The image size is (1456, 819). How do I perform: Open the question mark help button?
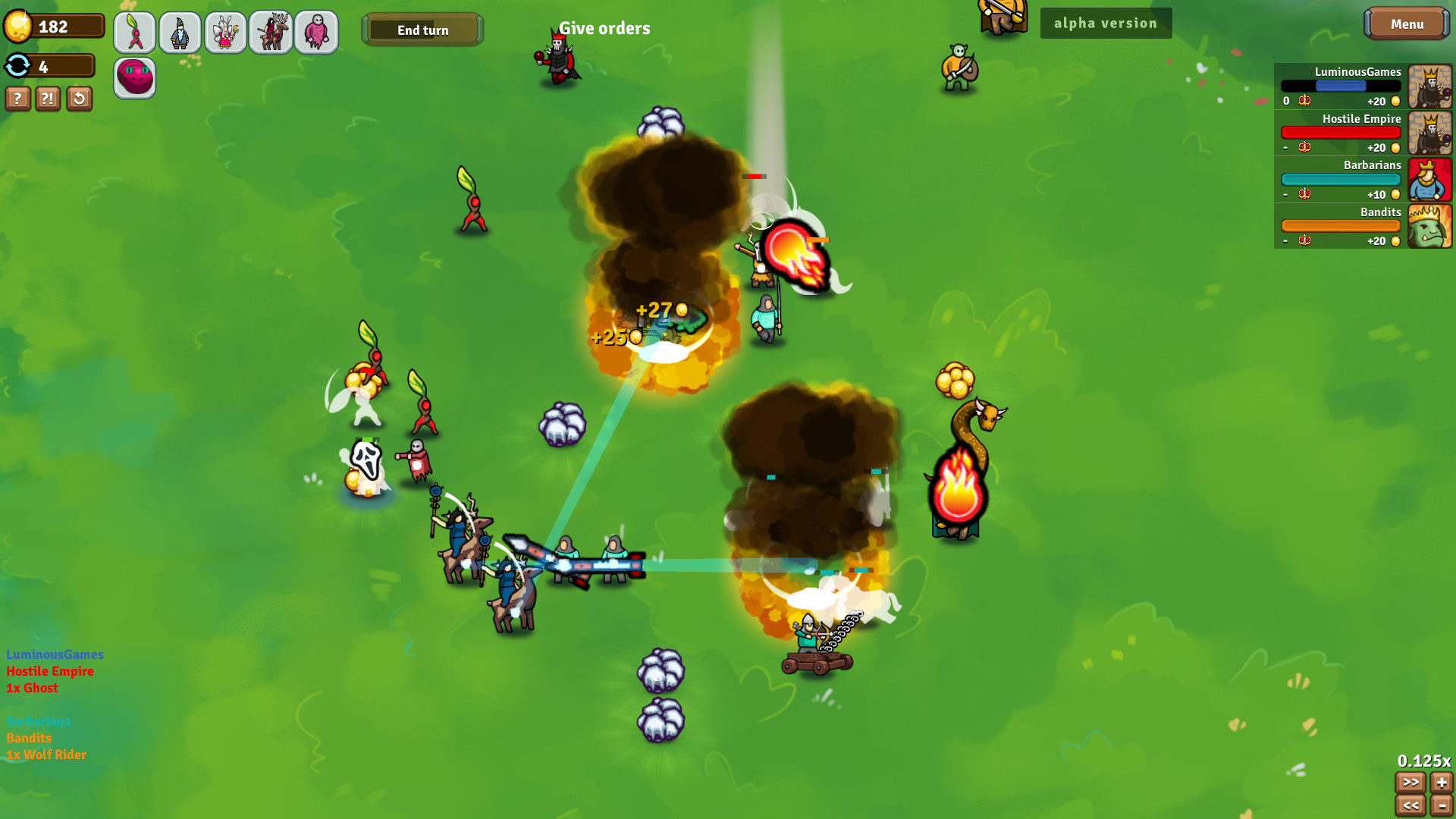click(17, 99)
